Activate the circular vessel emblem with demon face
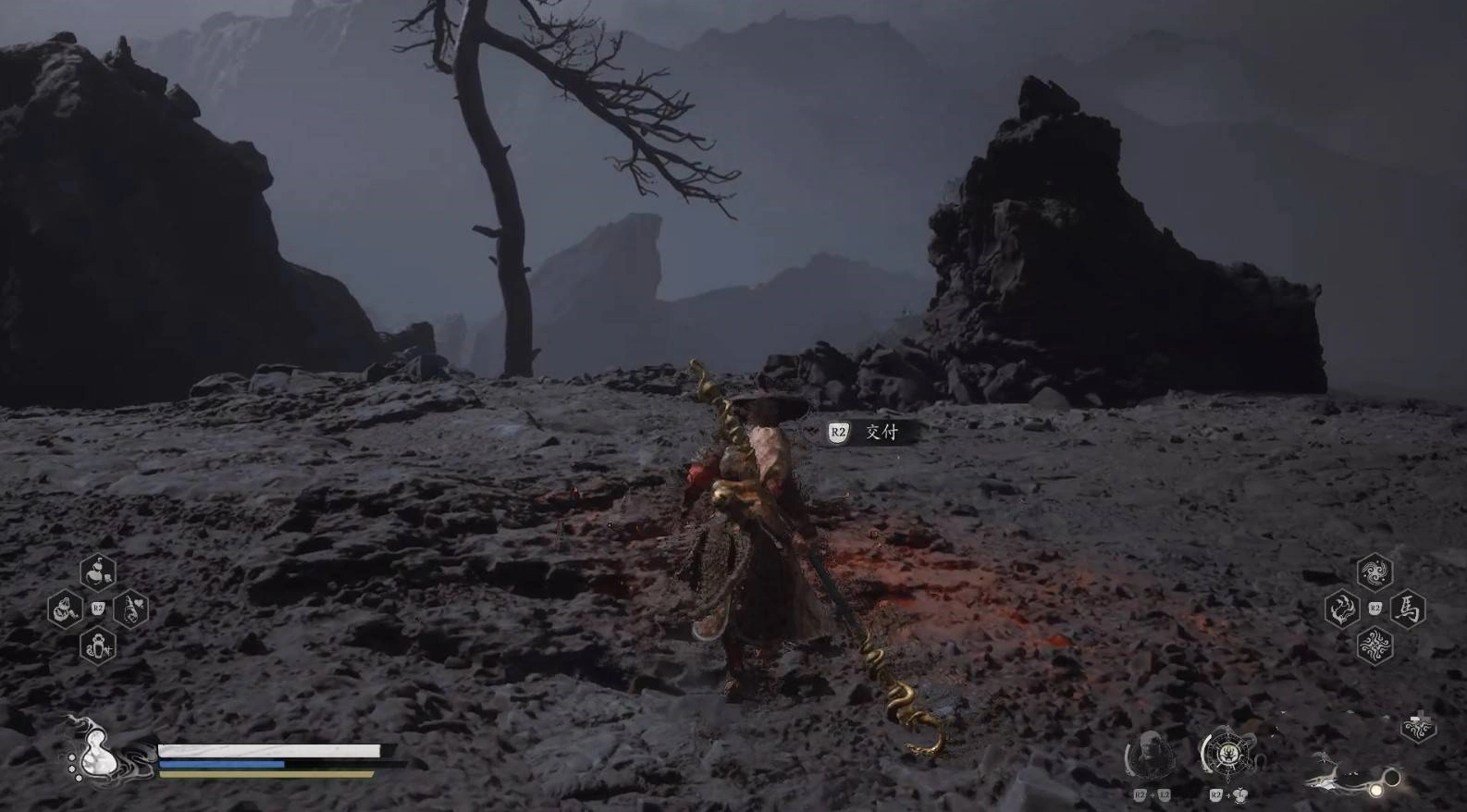This screenshot has width=1467, height=812. [x=1228, y=754]
